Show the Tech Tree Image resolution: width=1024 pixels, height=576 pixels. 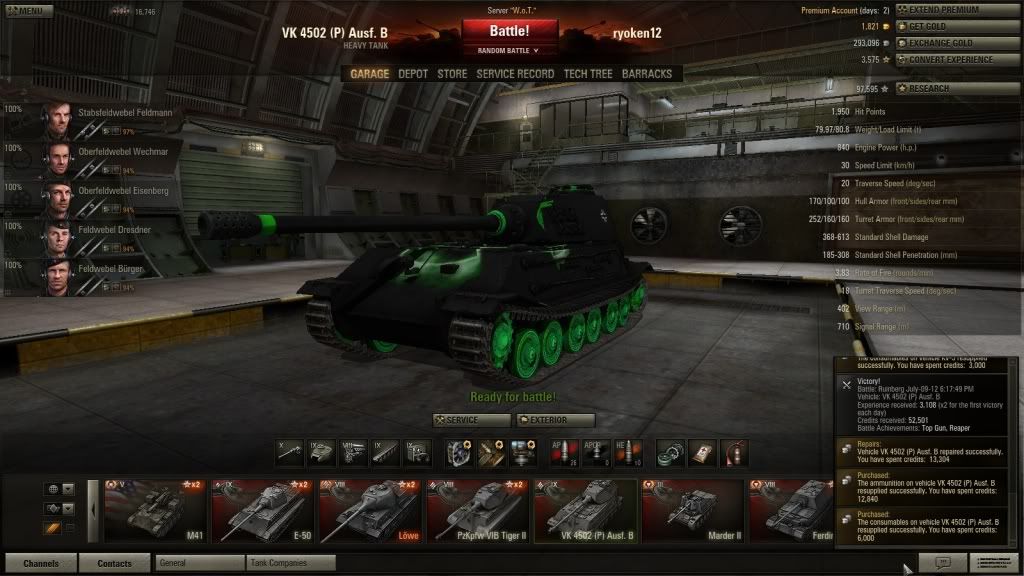coord(588,74)
